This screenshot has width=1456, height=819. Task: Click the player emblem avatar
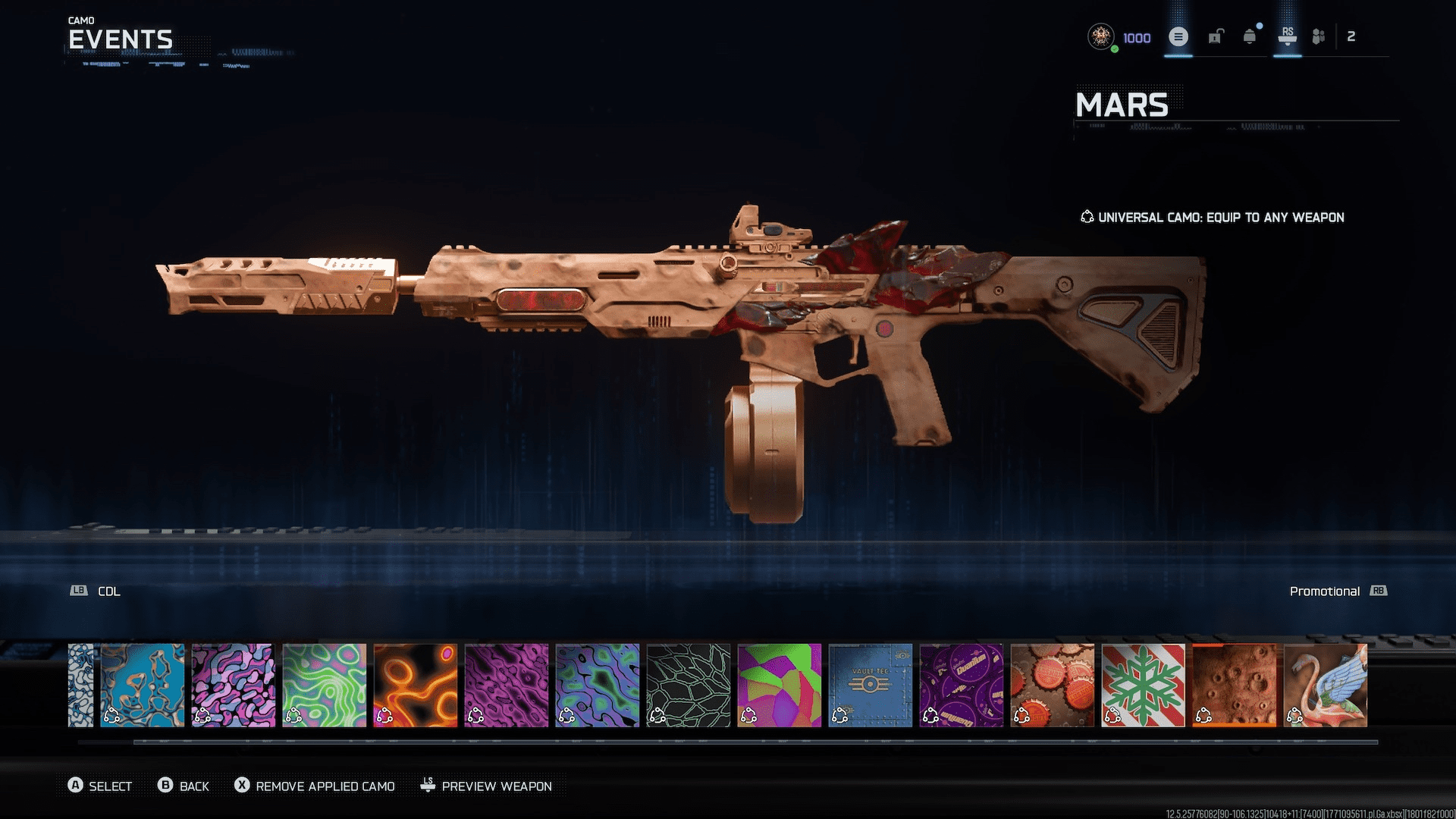coord(1100,36)
